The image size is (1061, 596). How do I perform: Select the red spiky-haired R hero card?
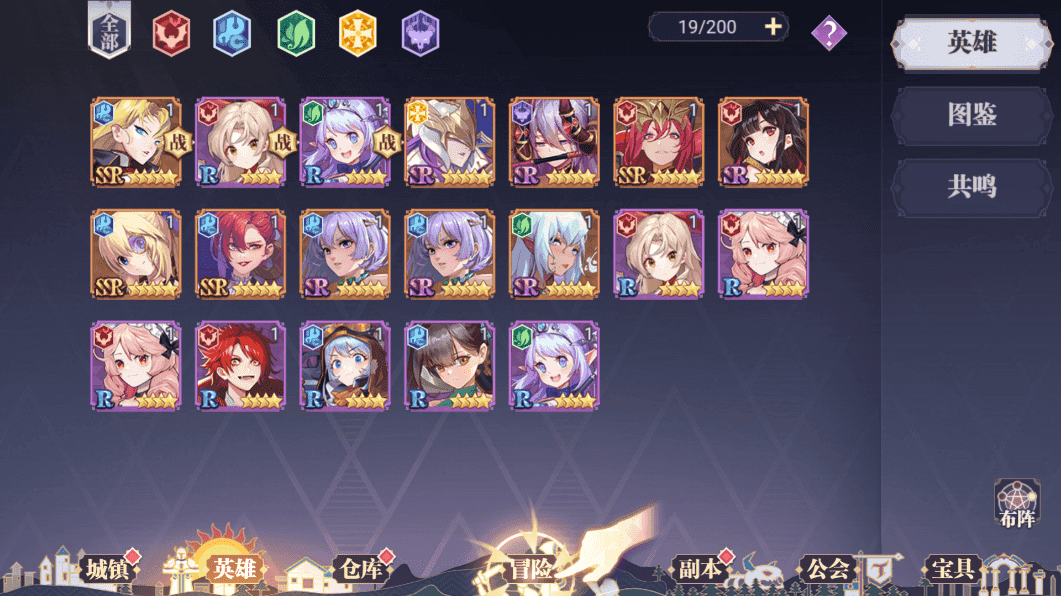[241, 365]
